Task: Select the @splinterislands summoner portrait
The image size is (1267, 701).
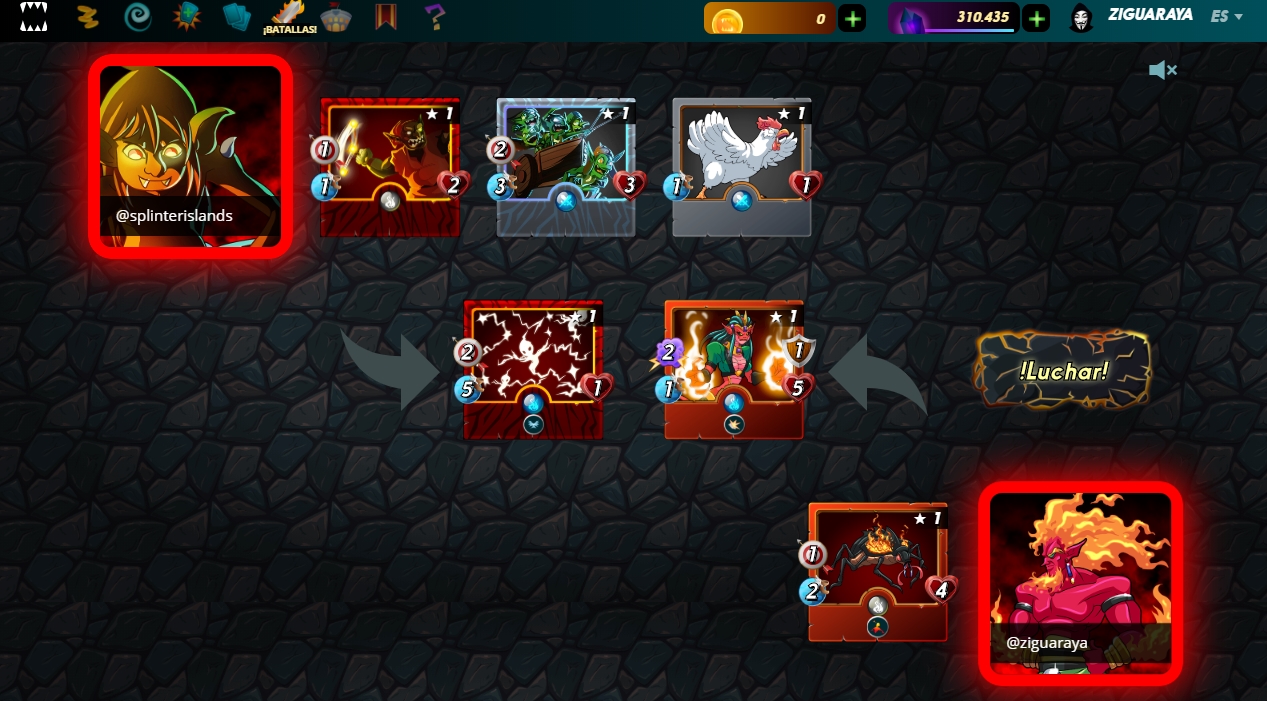Action: click(x=190, y=156)
